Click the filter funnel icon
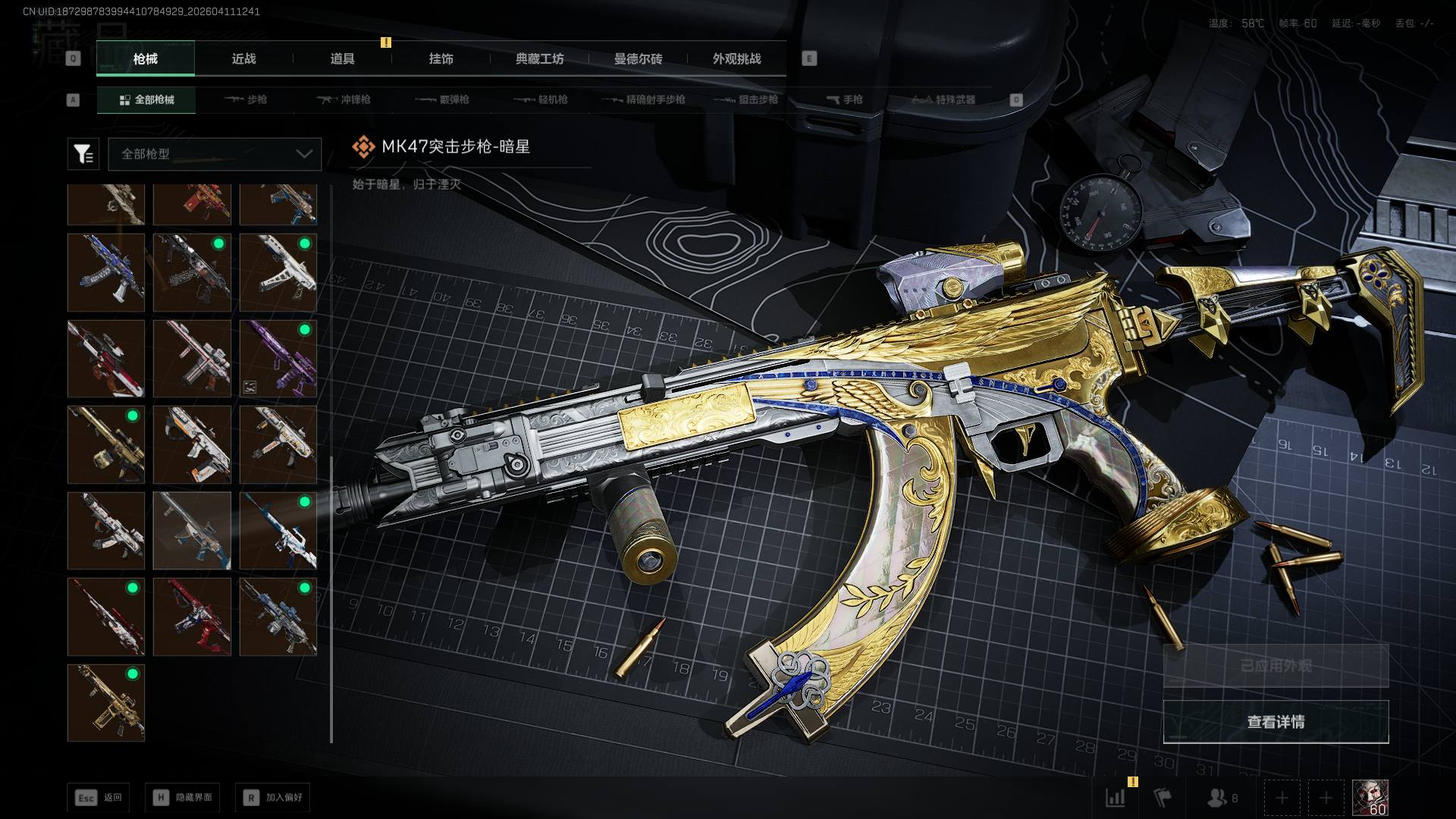The image size is (1456, 819). pyautogui.click(x=83, y=154)
